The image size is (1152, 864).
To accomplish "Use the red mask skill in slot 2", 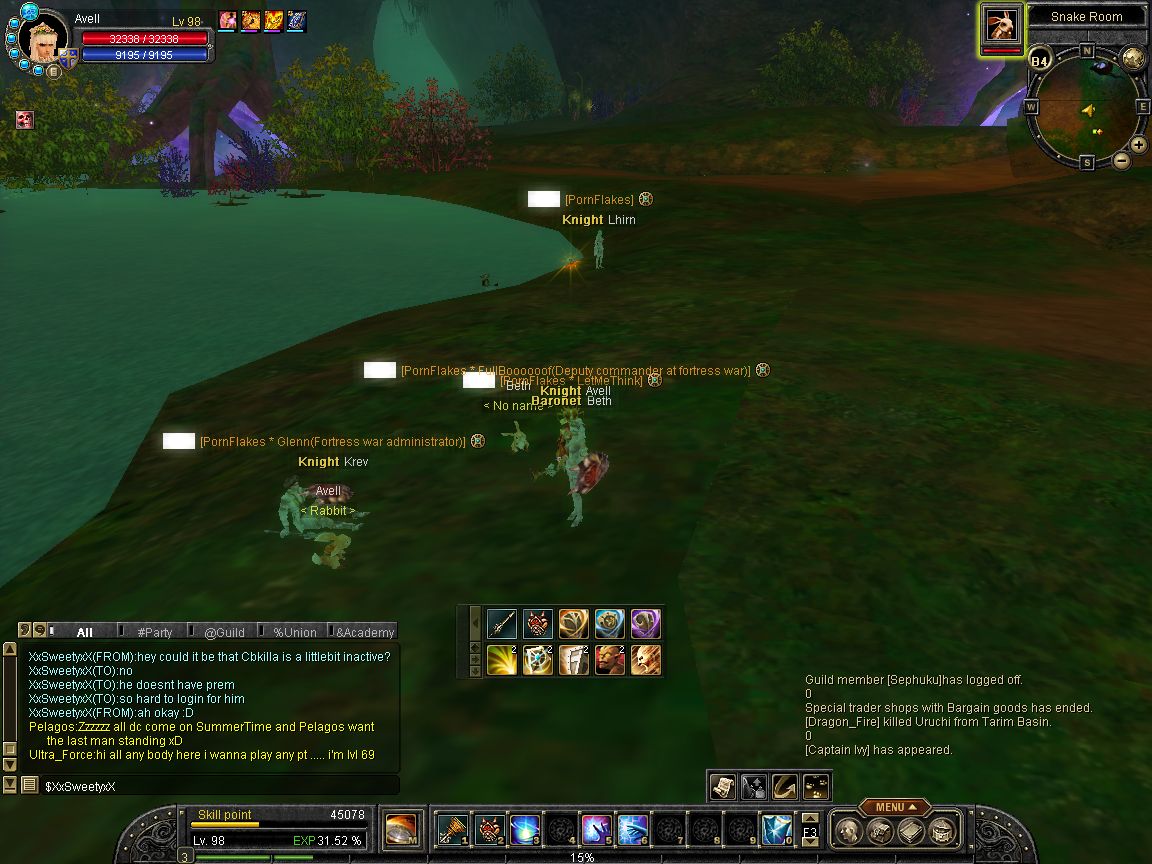I will pos(488,830).
